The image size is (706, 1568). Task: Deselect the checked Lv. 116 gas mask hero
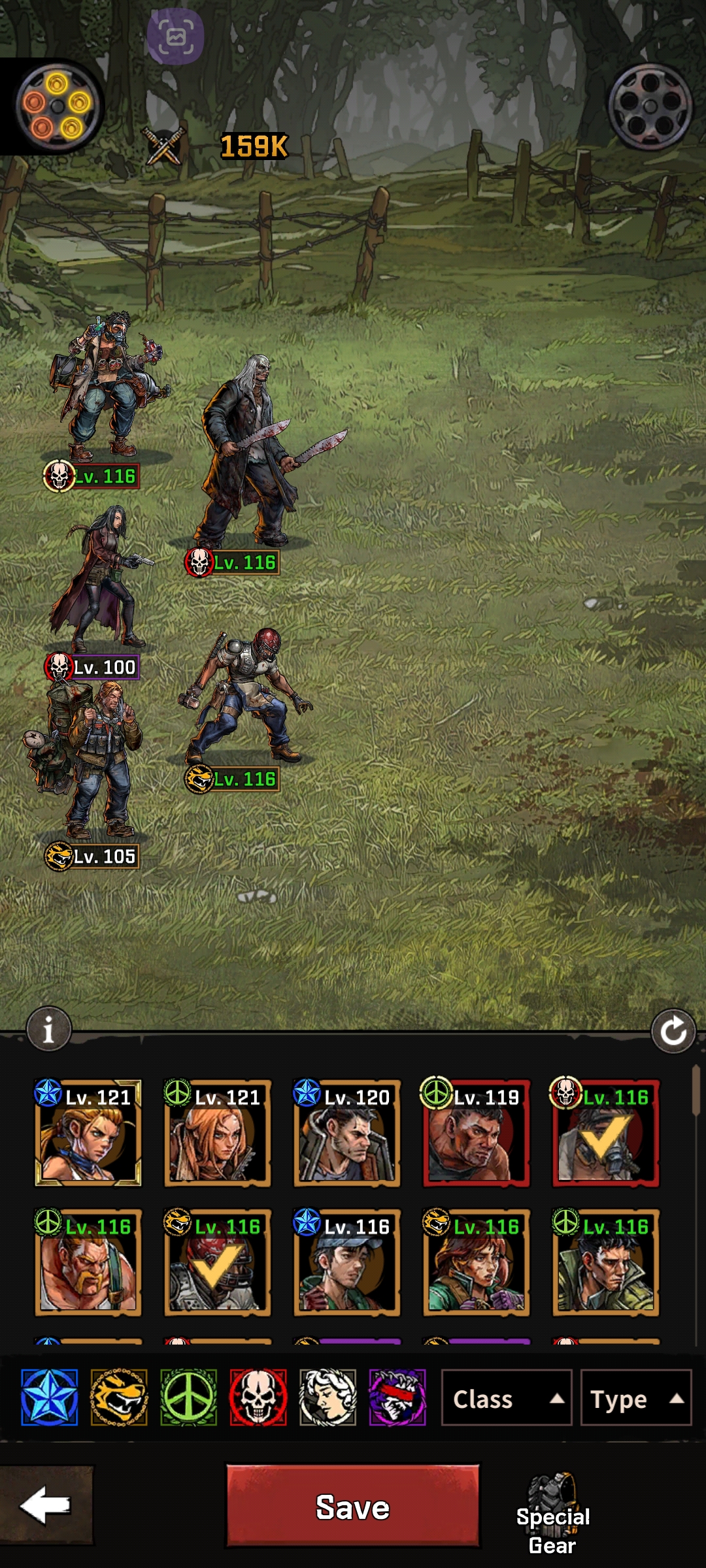(605, 1133)
